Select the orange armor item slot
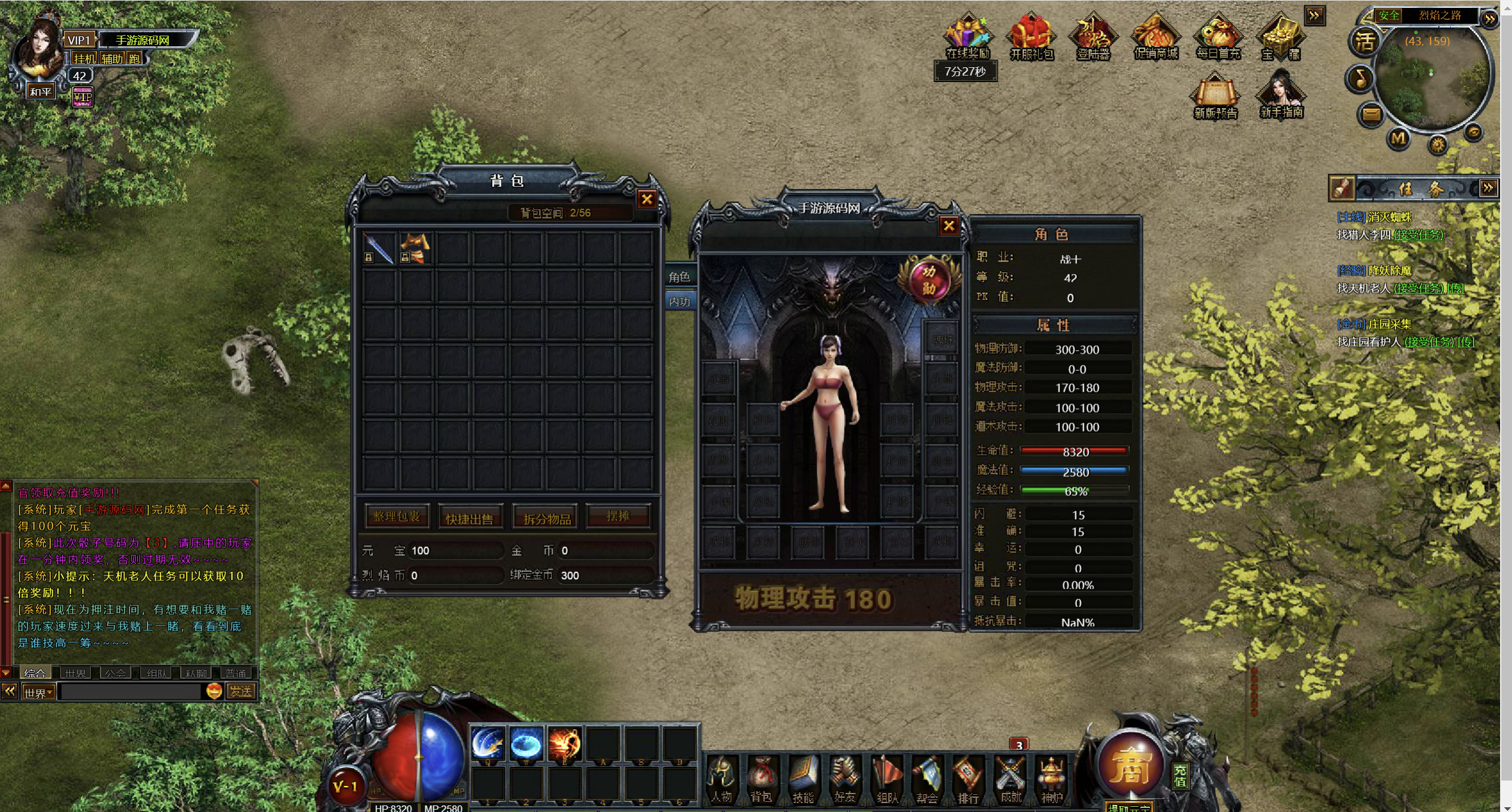This screenshot has width=1512, height=812. 415,248
